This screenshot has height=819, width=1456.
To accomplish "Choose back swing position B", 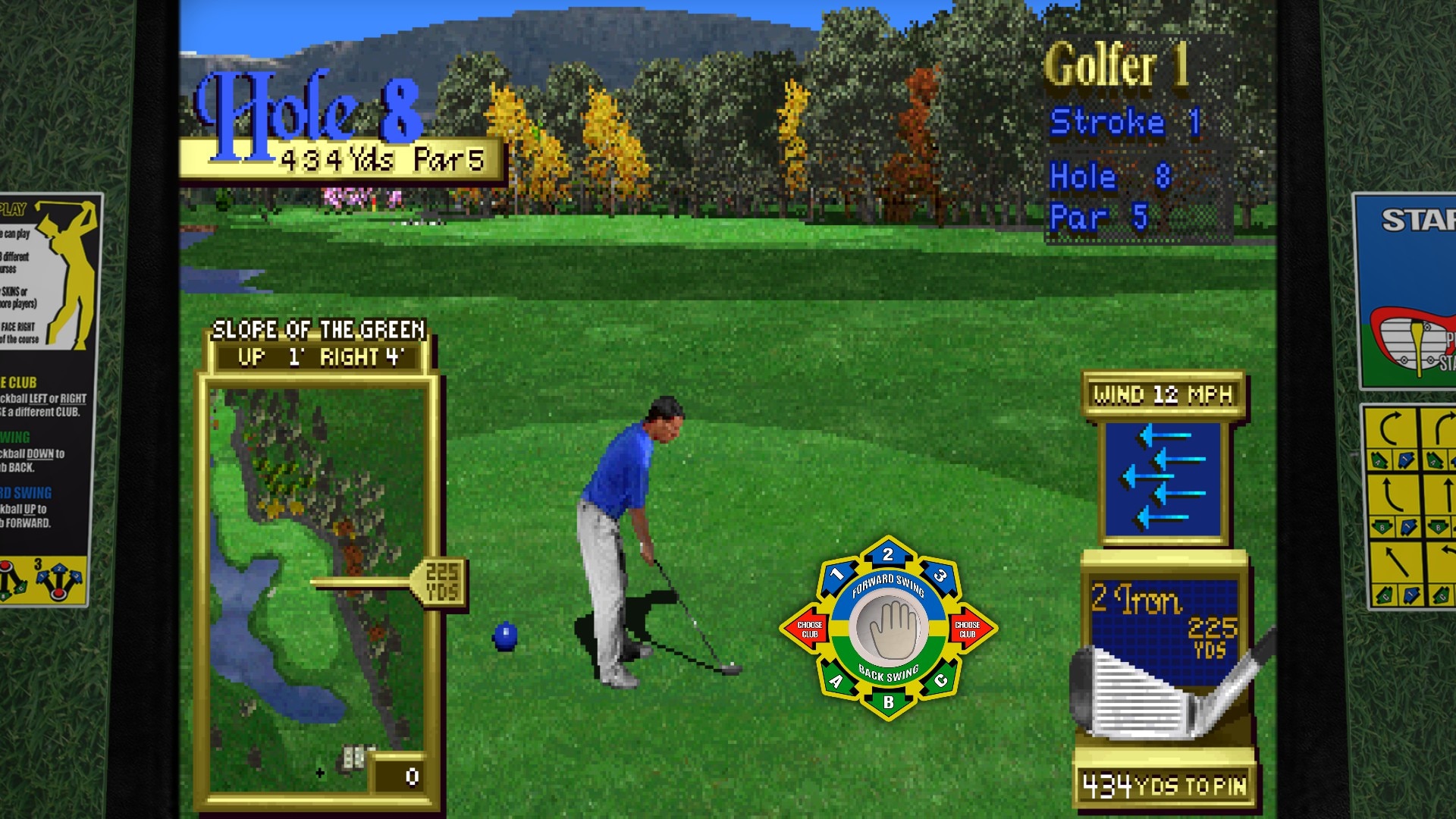I will click(x=888, y=702).
